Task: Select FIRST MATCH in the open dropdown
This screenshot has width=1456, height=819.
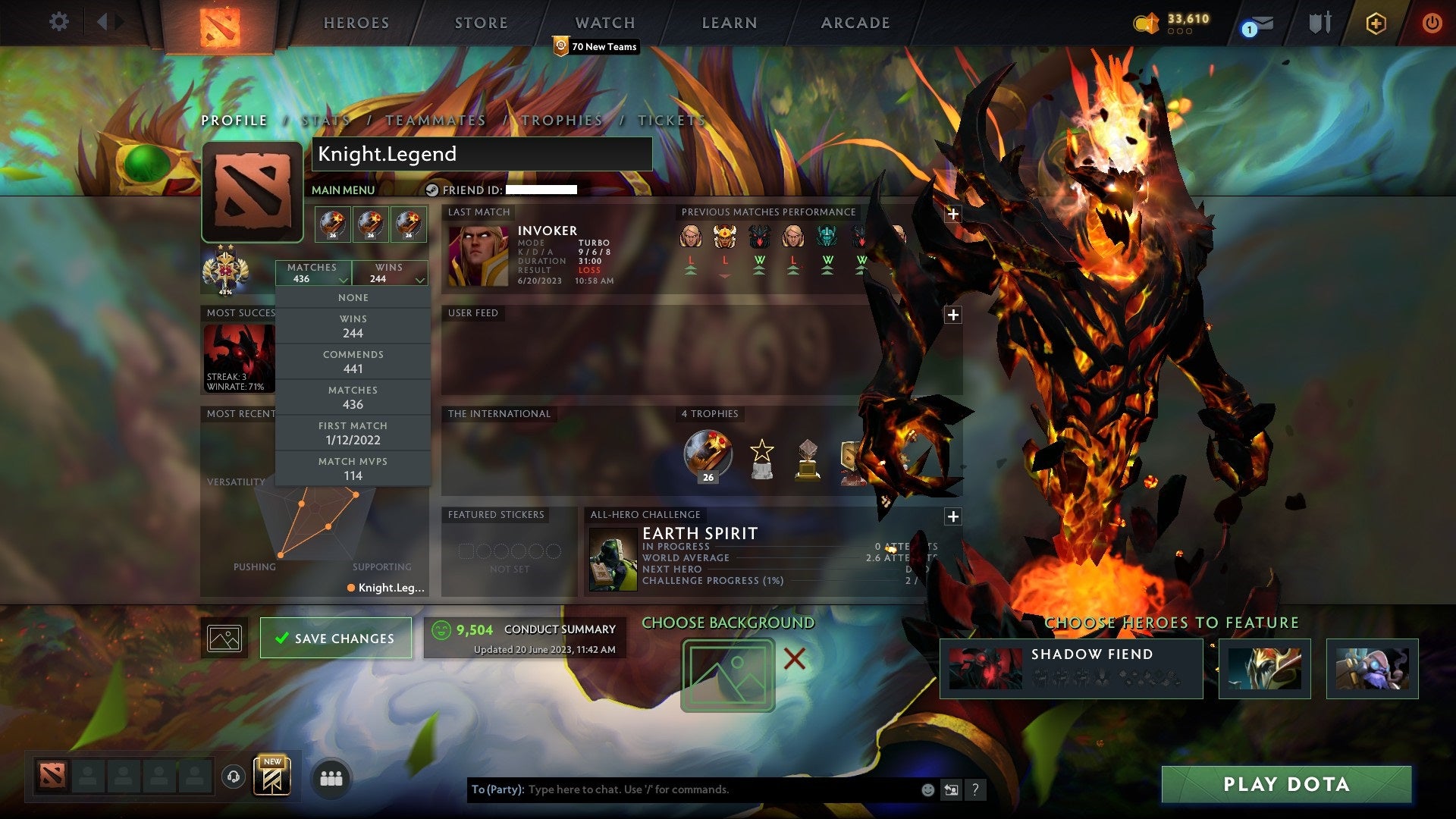Action: (353, 432)
